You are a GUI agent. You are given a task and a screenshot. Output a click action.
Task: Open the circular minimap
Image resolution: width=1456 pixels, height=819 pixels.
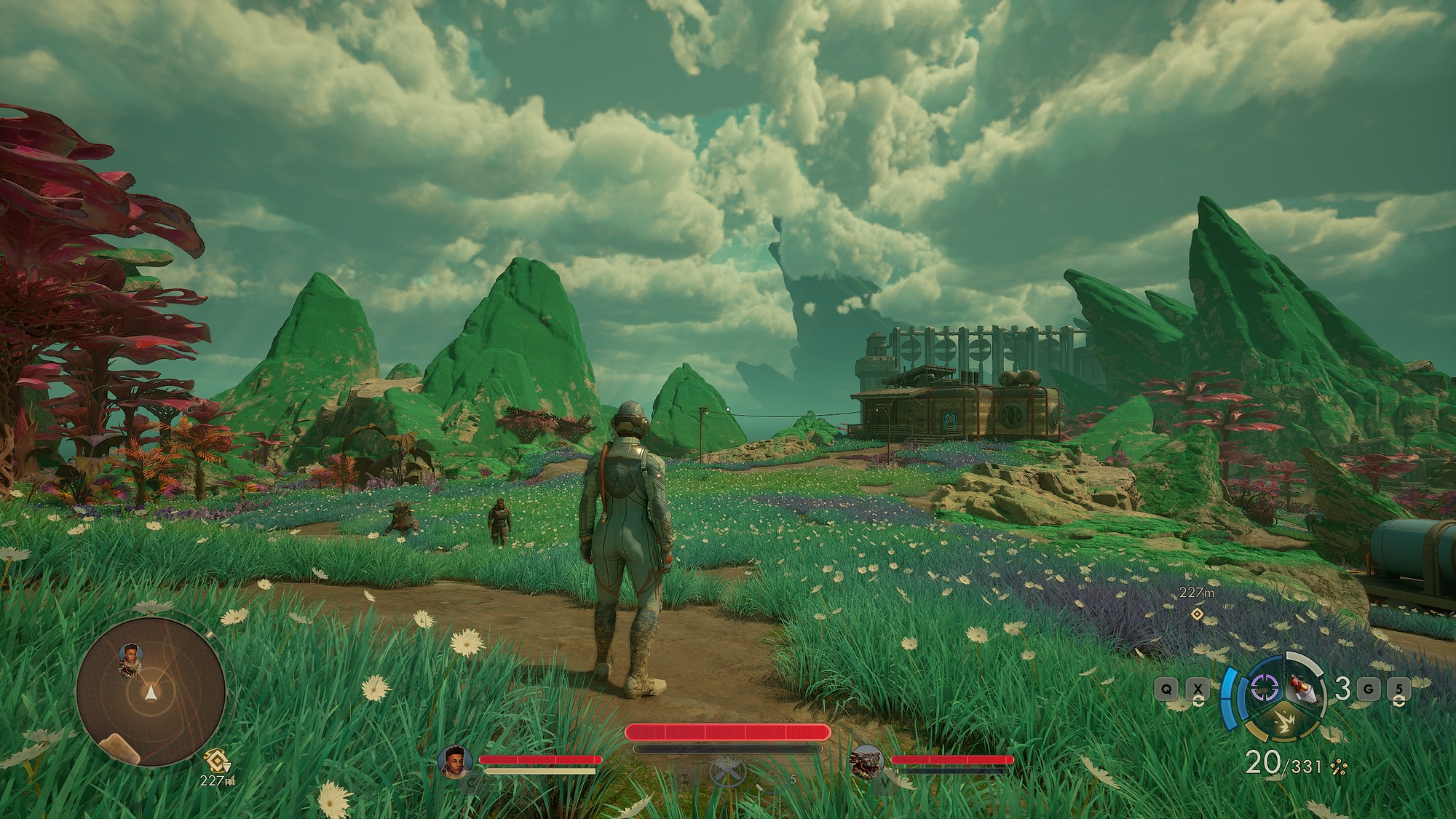click(x=151, y=692)
